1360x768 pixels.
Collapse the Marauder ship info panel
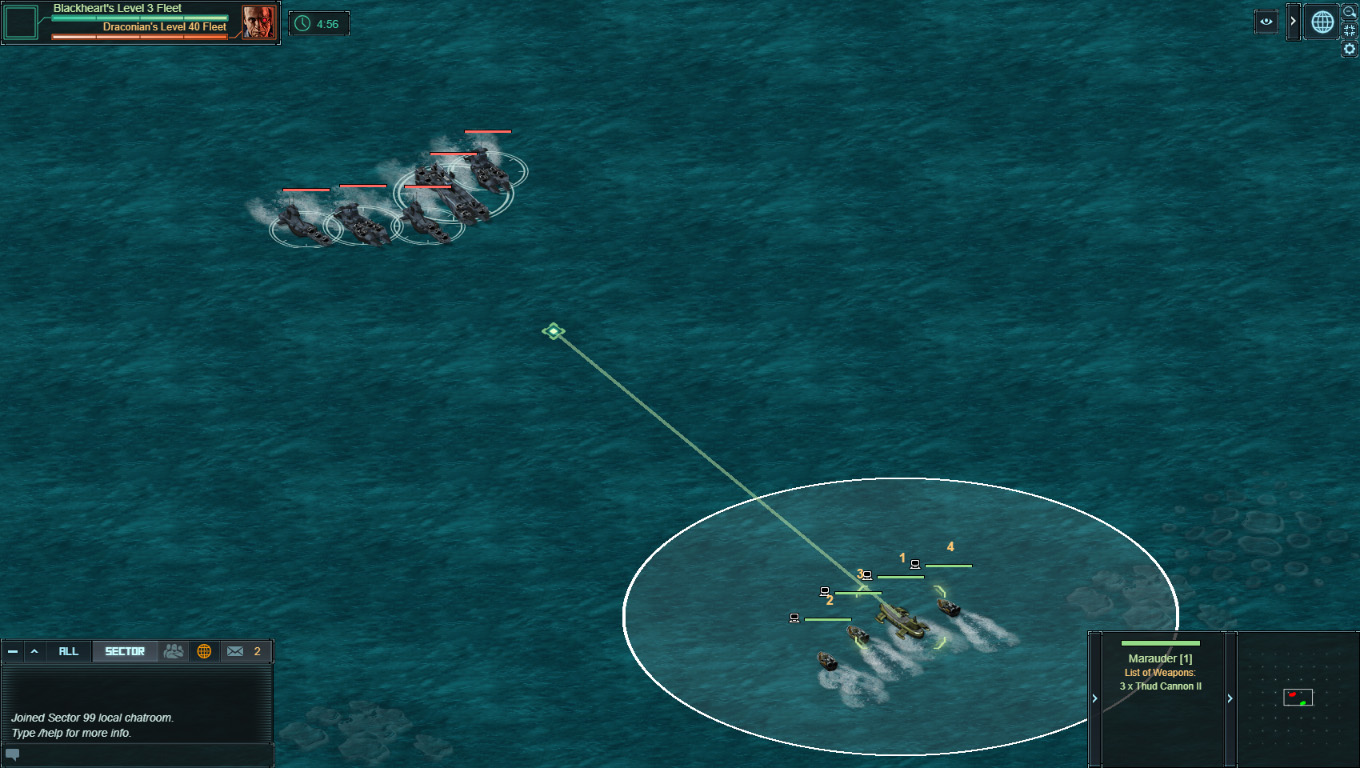tap(1094, 698)
